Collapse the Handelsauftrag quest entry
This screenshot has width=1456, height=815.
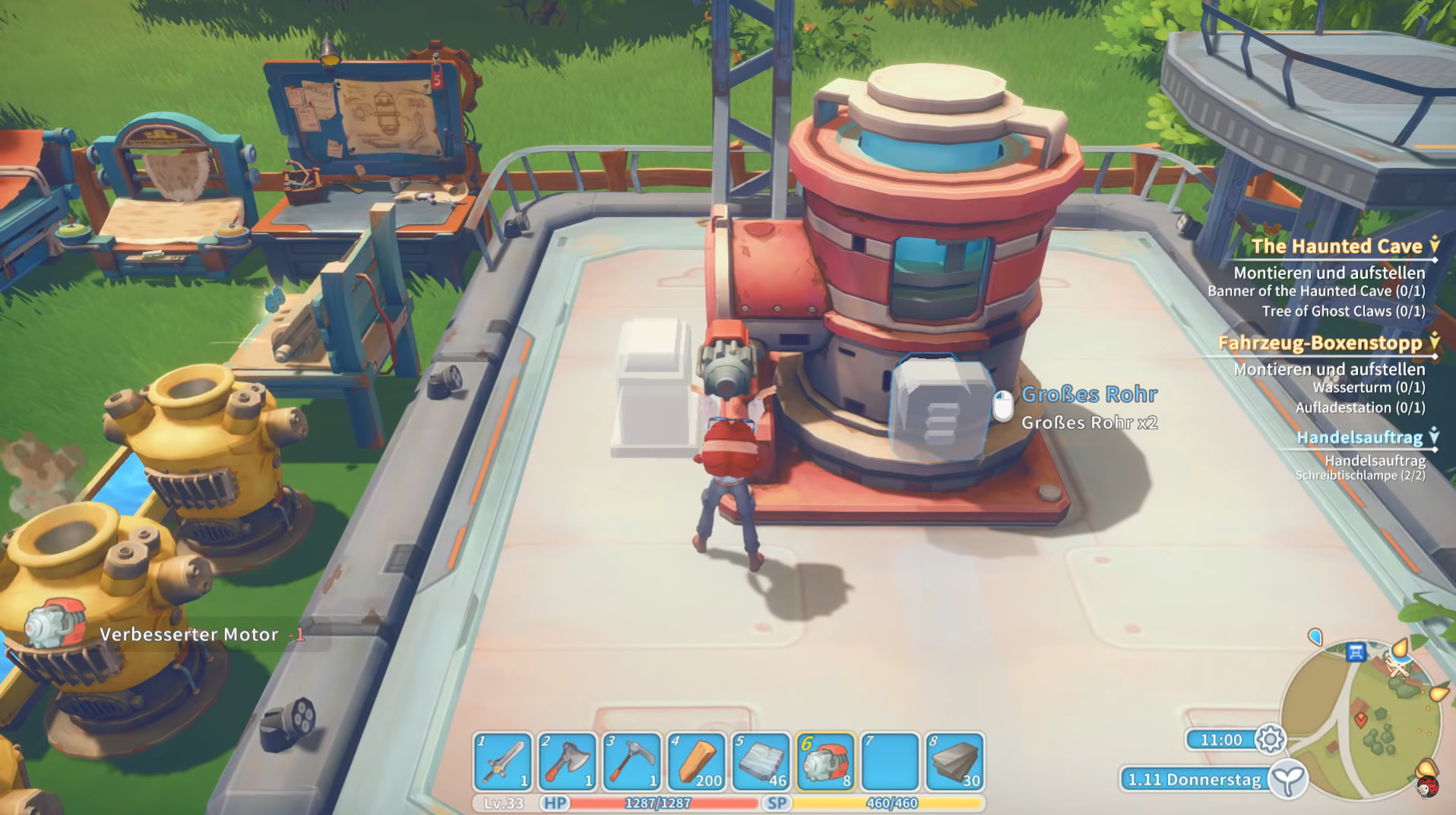[x=1434, y=436]
